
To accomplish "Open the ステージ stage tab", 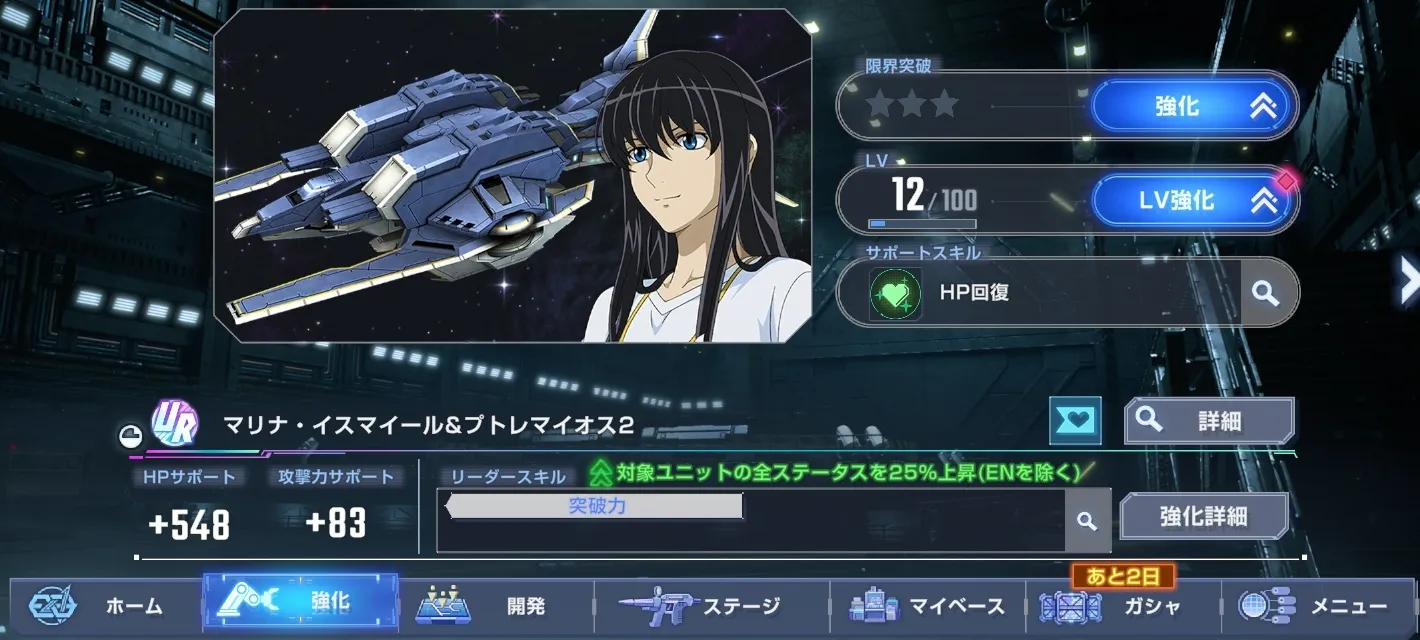I will coord(712,605).
